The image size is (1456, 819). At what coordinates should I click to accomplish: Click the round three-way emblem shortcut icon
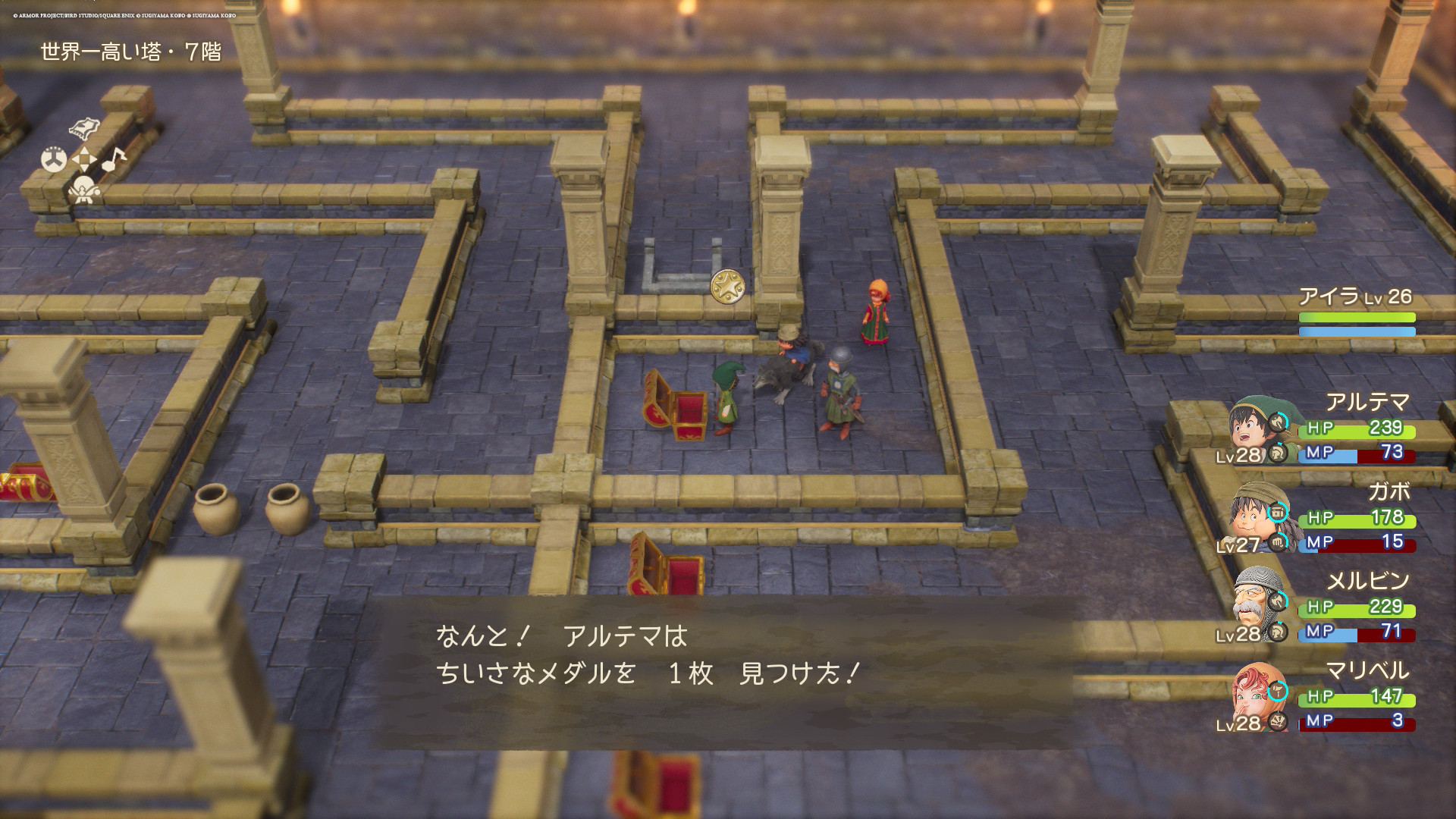click(54, 159)
